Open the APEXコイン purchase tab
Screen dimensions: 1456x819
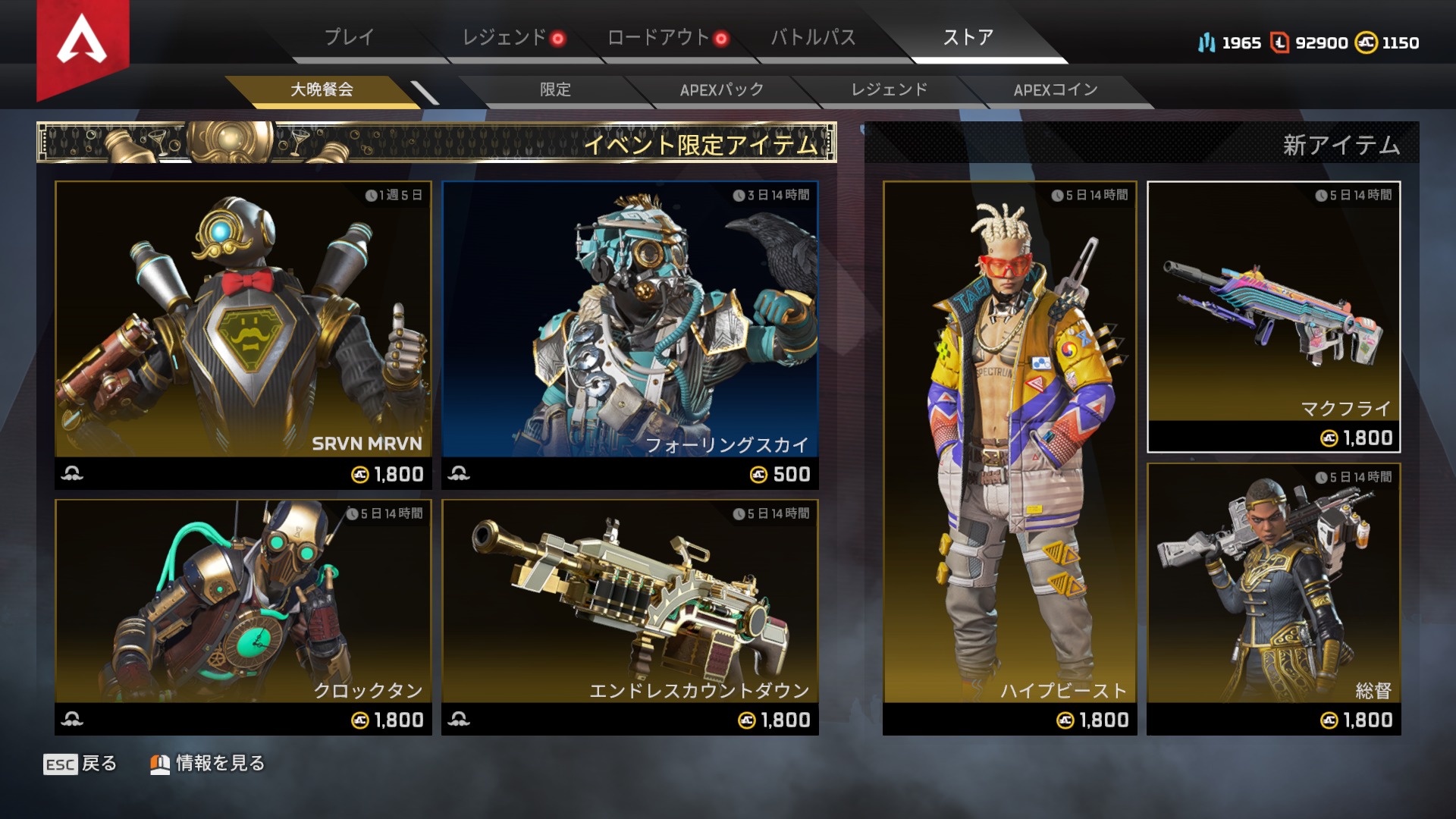[x=1056, y=89]
